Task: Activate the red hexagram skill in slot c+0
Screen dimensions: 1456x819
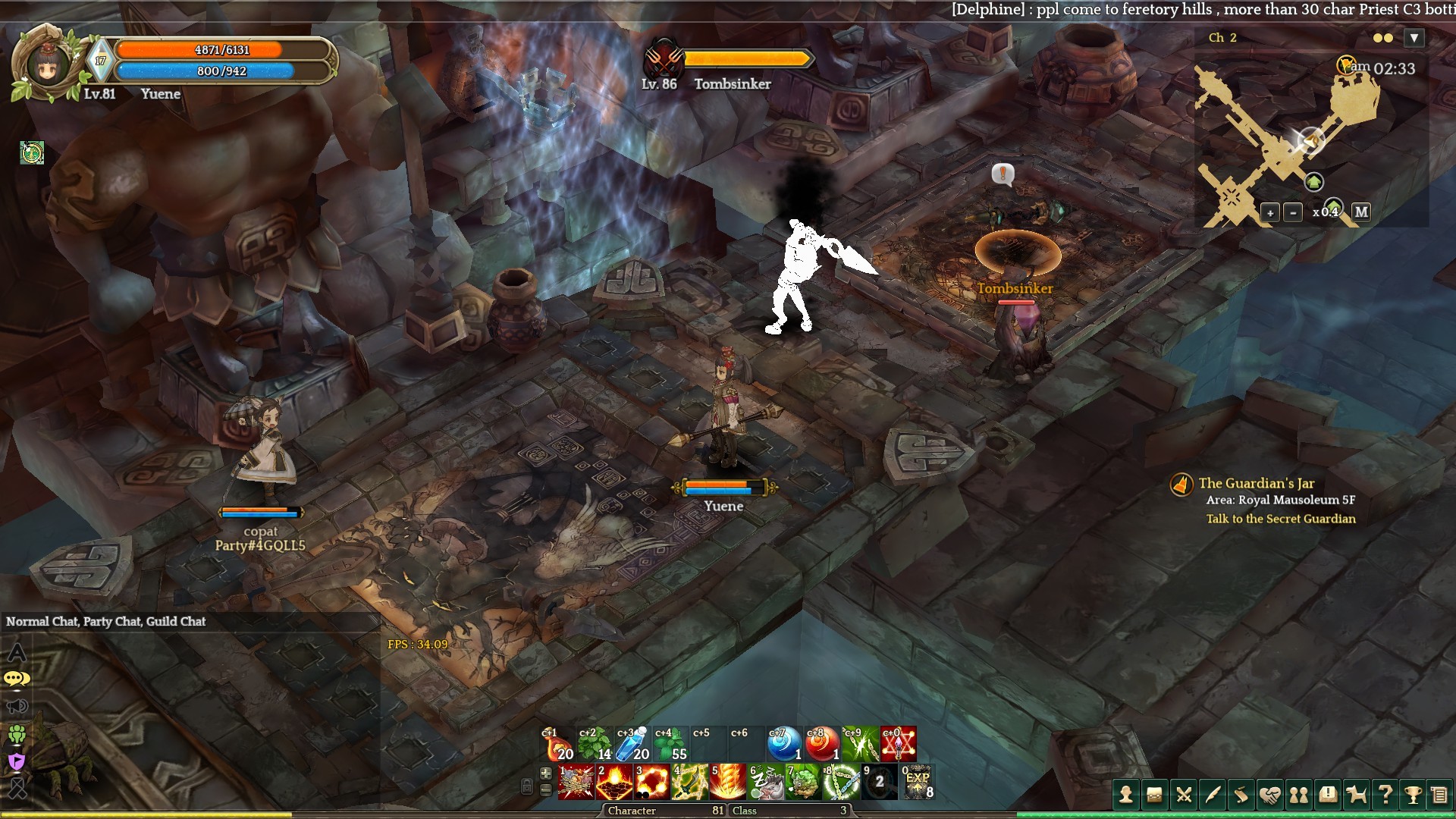Action: [x=898, y=744]
